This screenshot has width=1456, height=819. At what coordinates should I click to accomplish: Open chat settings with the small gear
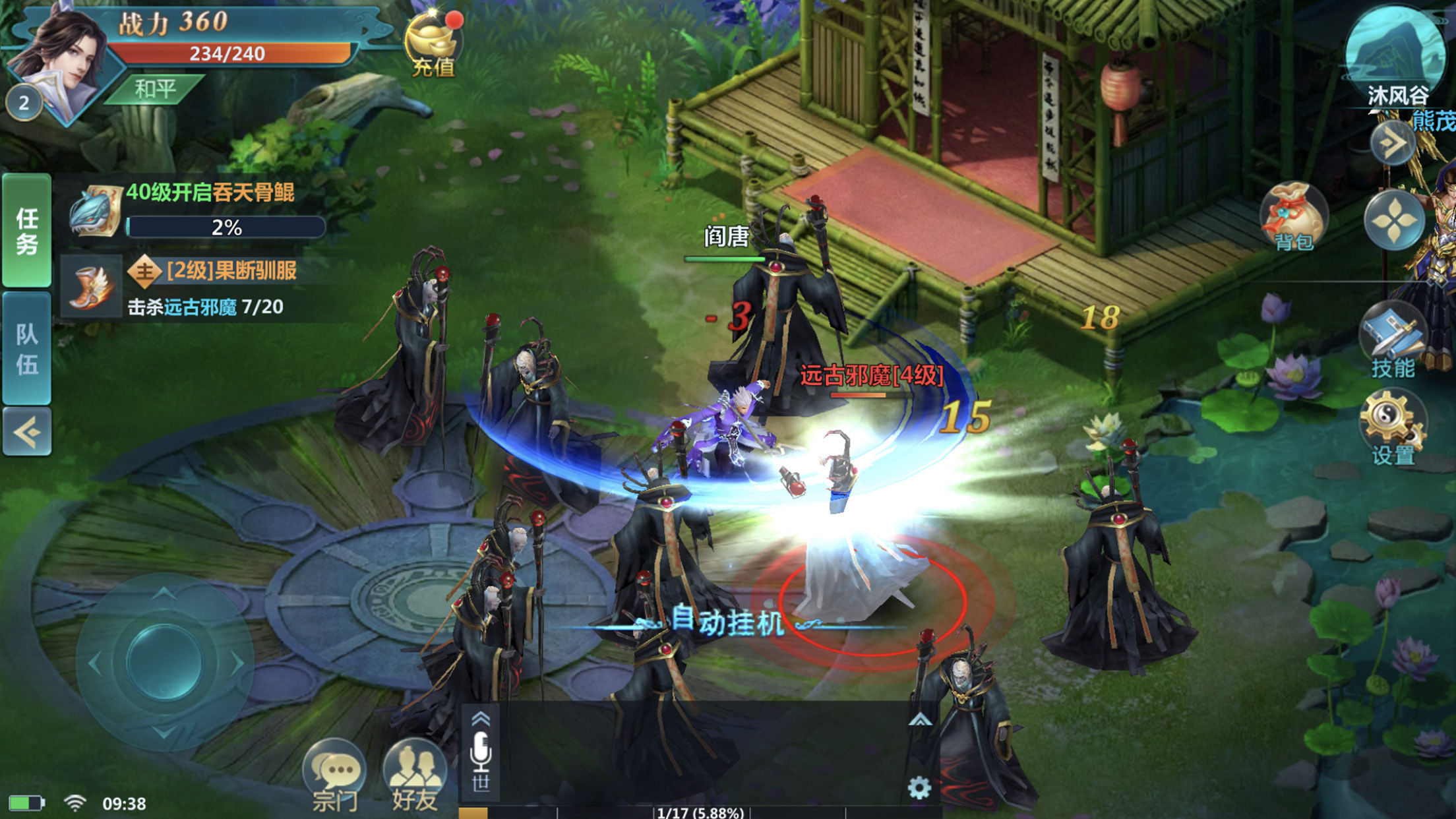(x=919, y=787)
